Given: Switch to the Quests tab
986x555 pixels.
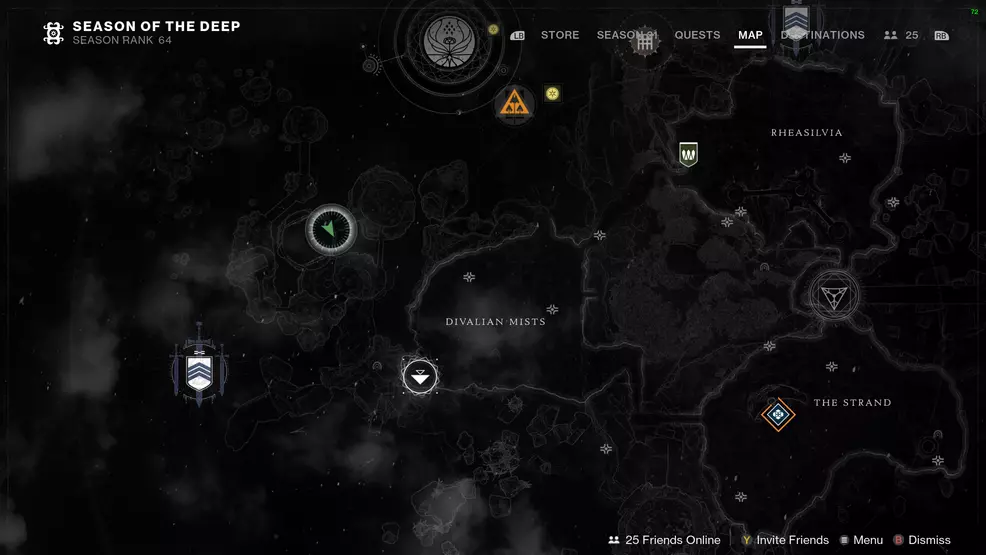Looking at the screenshot, I should [x=697, y=35].
